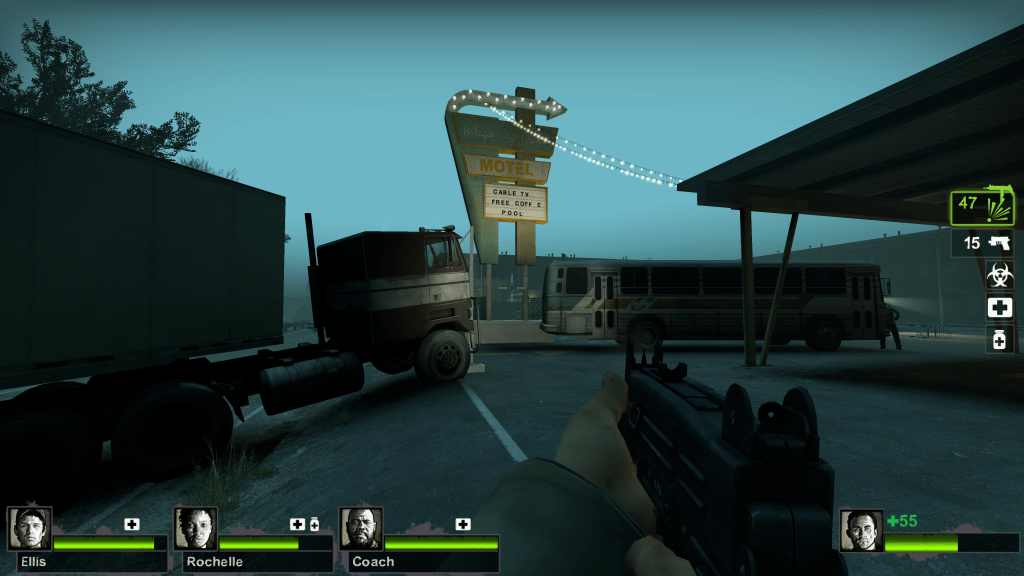Click your own survivor portrait
1024x576 pixels.
pos(861,530)
